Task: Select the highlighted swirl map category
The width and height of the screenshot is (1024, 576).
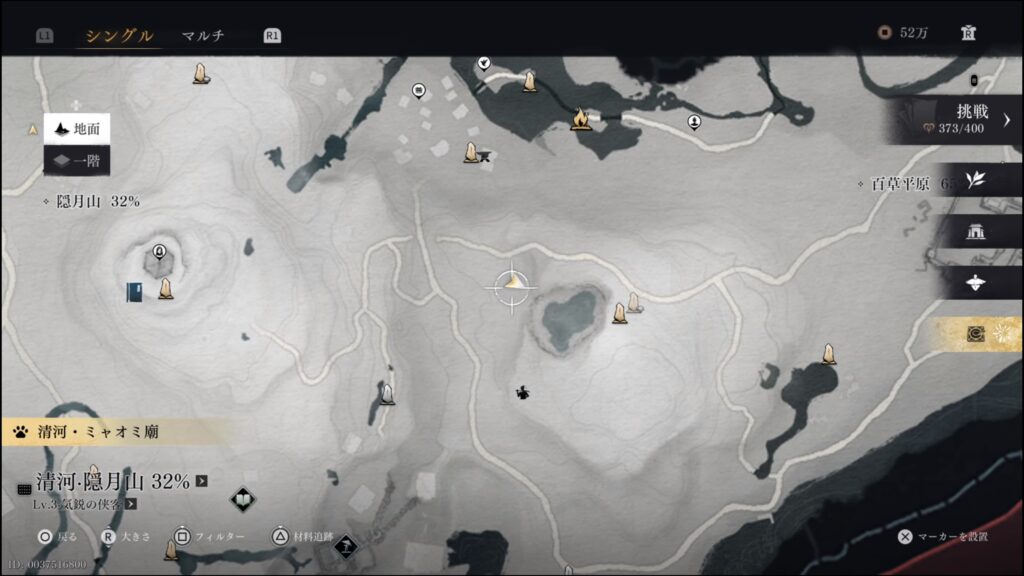Action: pyautogui.click(x=976, y=334)
